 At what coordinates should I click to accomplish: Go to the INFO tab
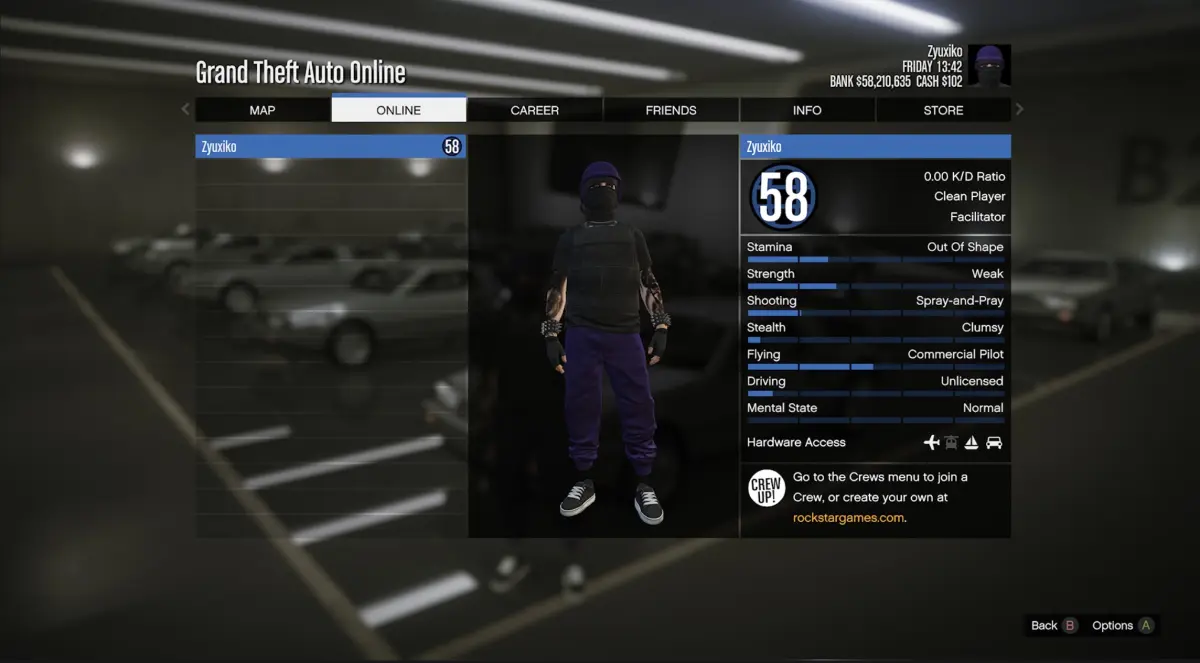point(807,110)
